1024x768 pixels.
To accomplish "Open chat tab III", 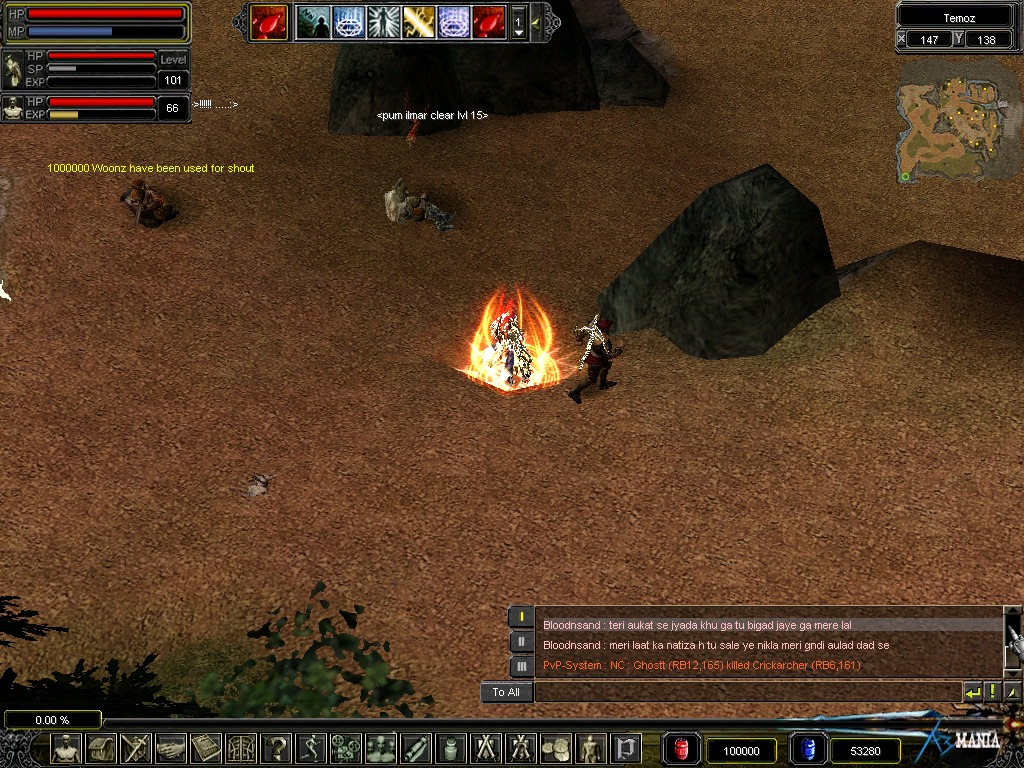I will (x=522, y=665).
